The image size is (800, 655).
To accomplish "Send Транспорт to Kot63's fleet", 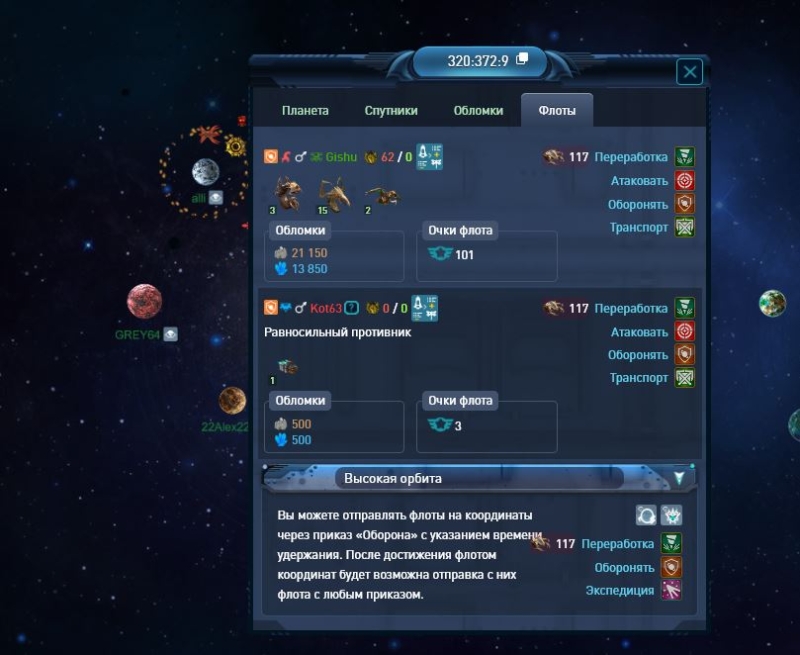I will tap(684, 378).
